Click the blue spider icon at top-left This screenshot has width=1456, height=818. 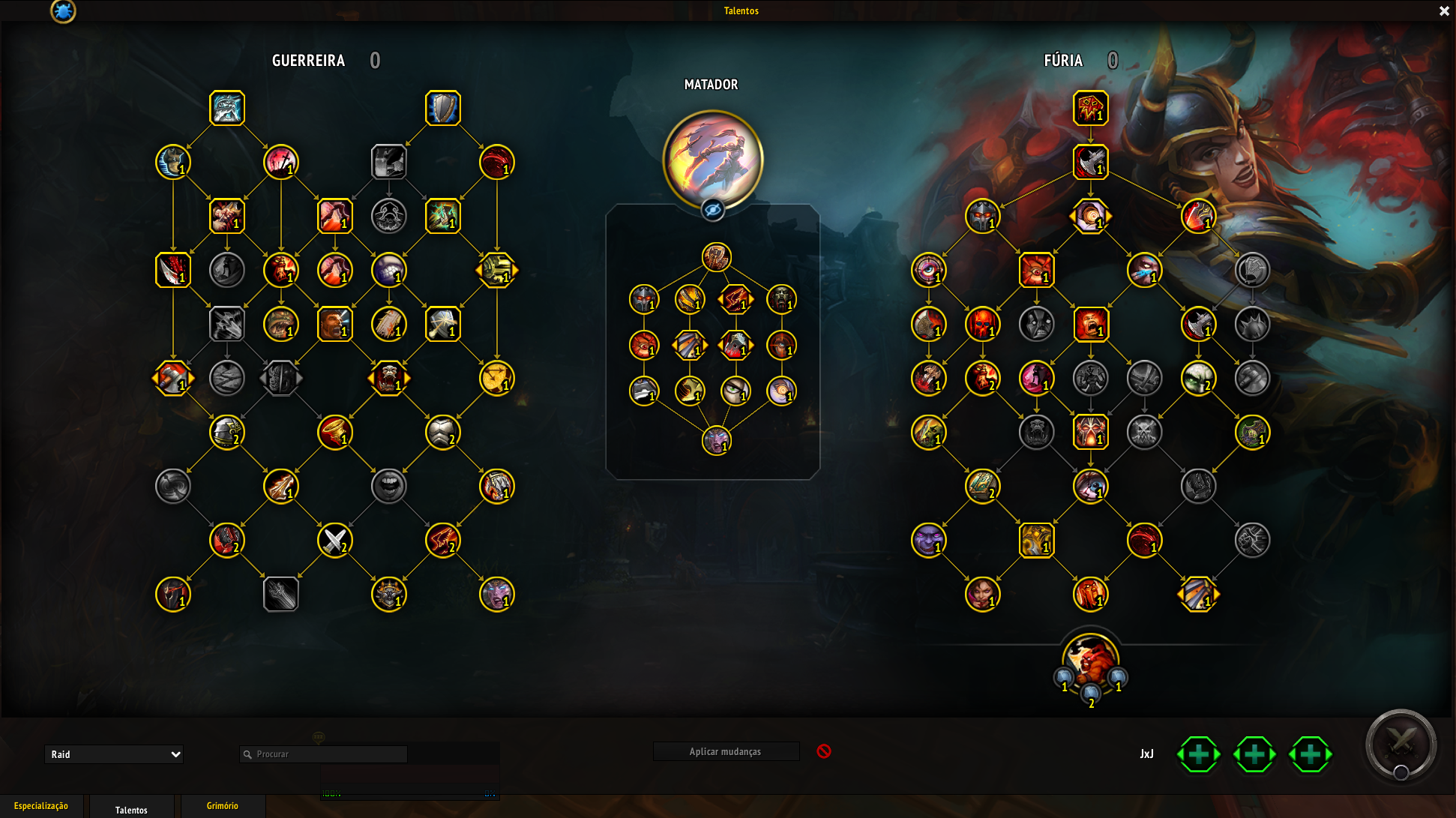(63, 11)
